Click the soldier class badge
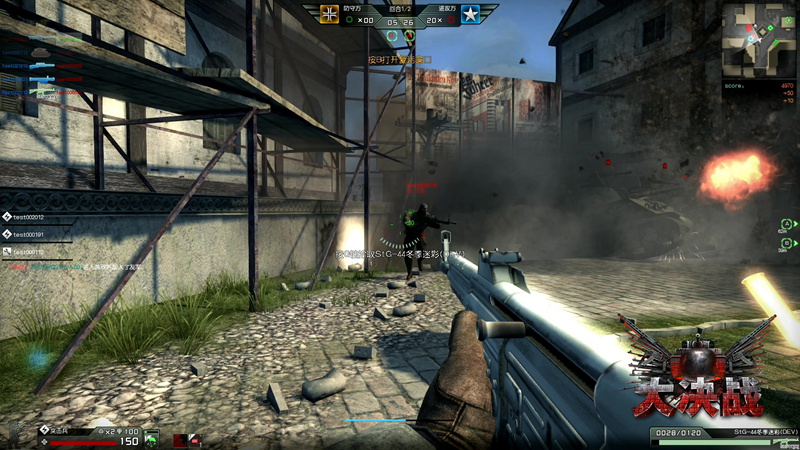Image resolution: width=800 pixels, height=450 pixels. [x=44, y=430]
